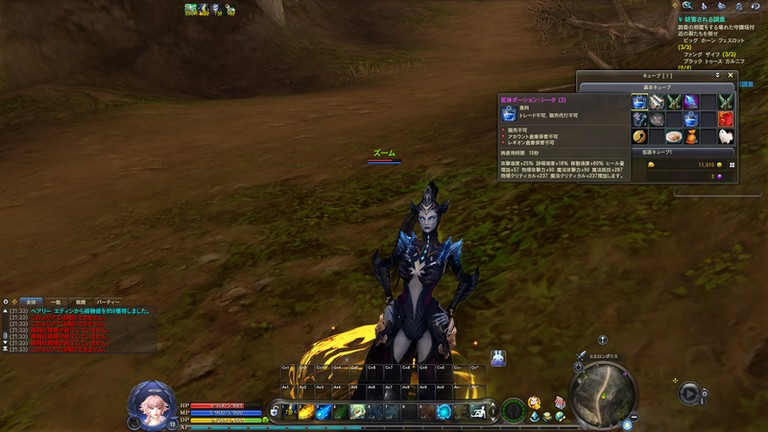Viewport: 768px width, 432px height.
Task: Open the パーティー chat tab
Action: [108, 301]
